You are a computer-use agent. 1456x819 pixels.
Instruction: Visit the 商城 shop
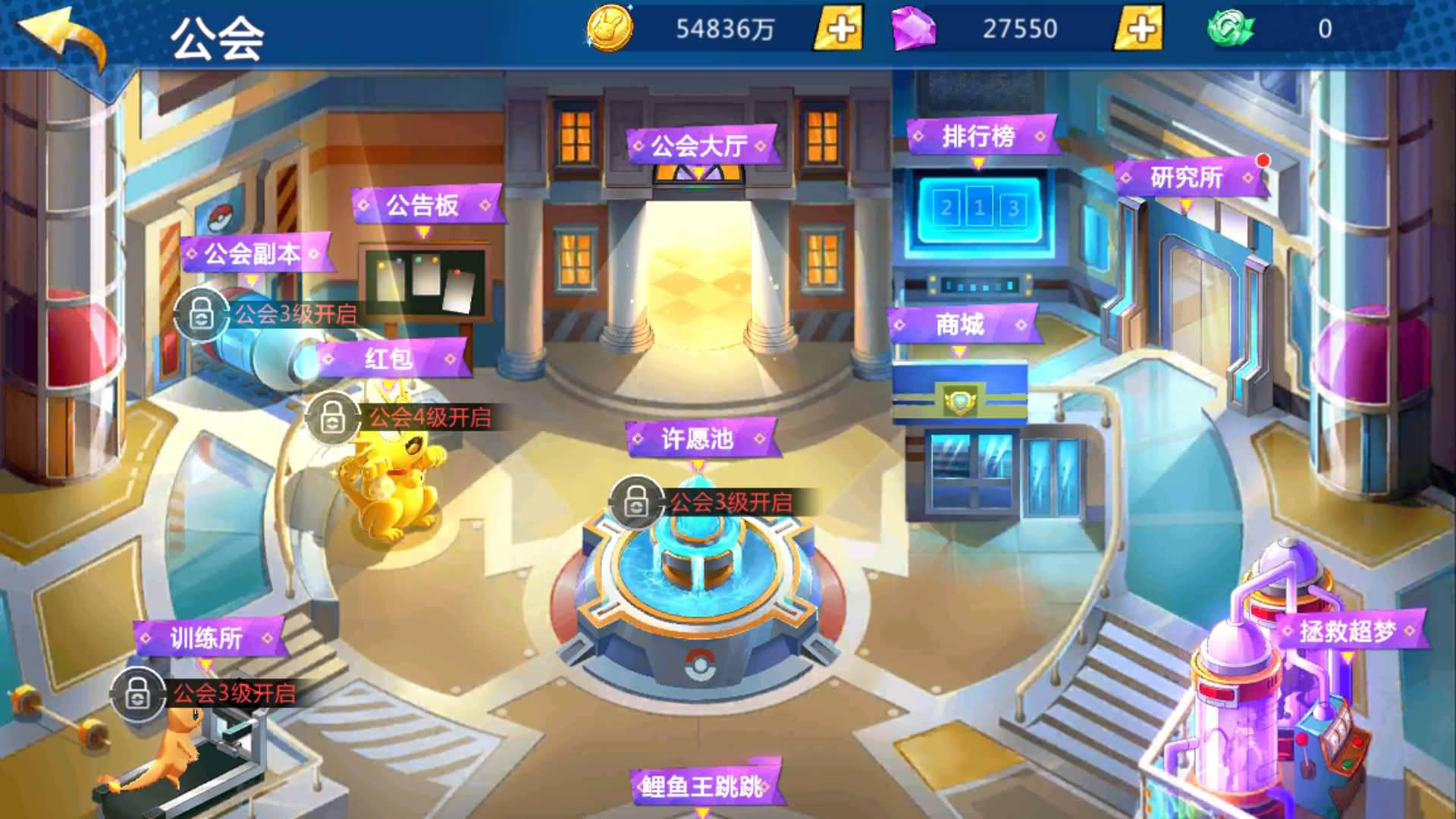coord(960,325)
